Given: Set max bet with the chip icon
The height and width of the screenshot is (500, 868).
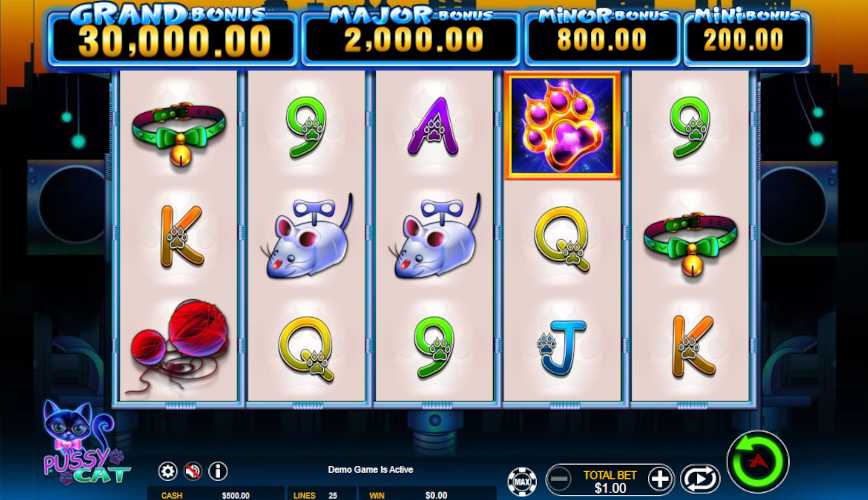Looking at the screenshot, I should 521,481.
